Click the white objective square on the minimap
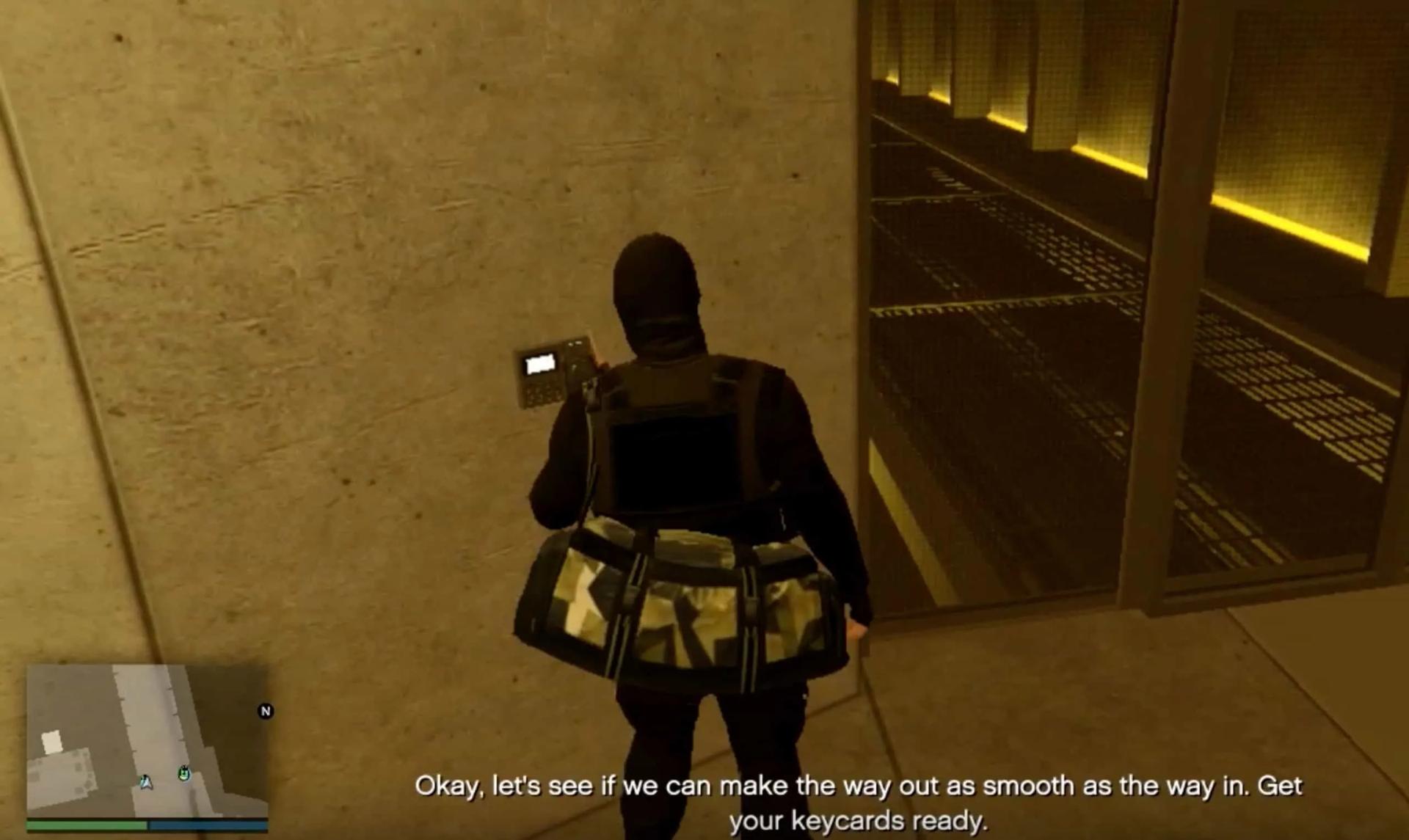1409x840 pixels. point(52,740)
